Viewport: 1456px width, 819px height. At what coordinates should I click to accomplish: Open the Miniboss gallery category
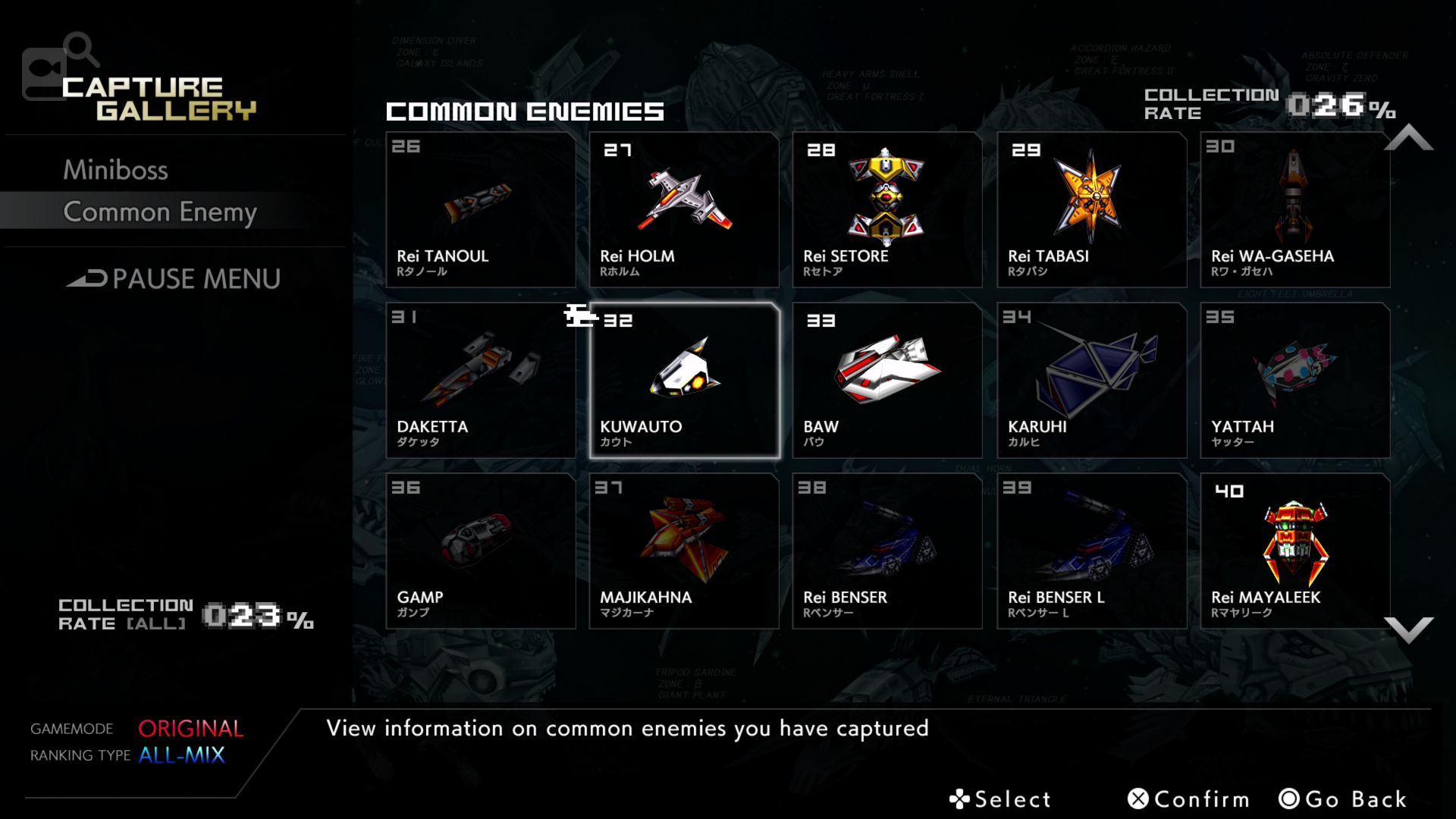coord(115,170)
